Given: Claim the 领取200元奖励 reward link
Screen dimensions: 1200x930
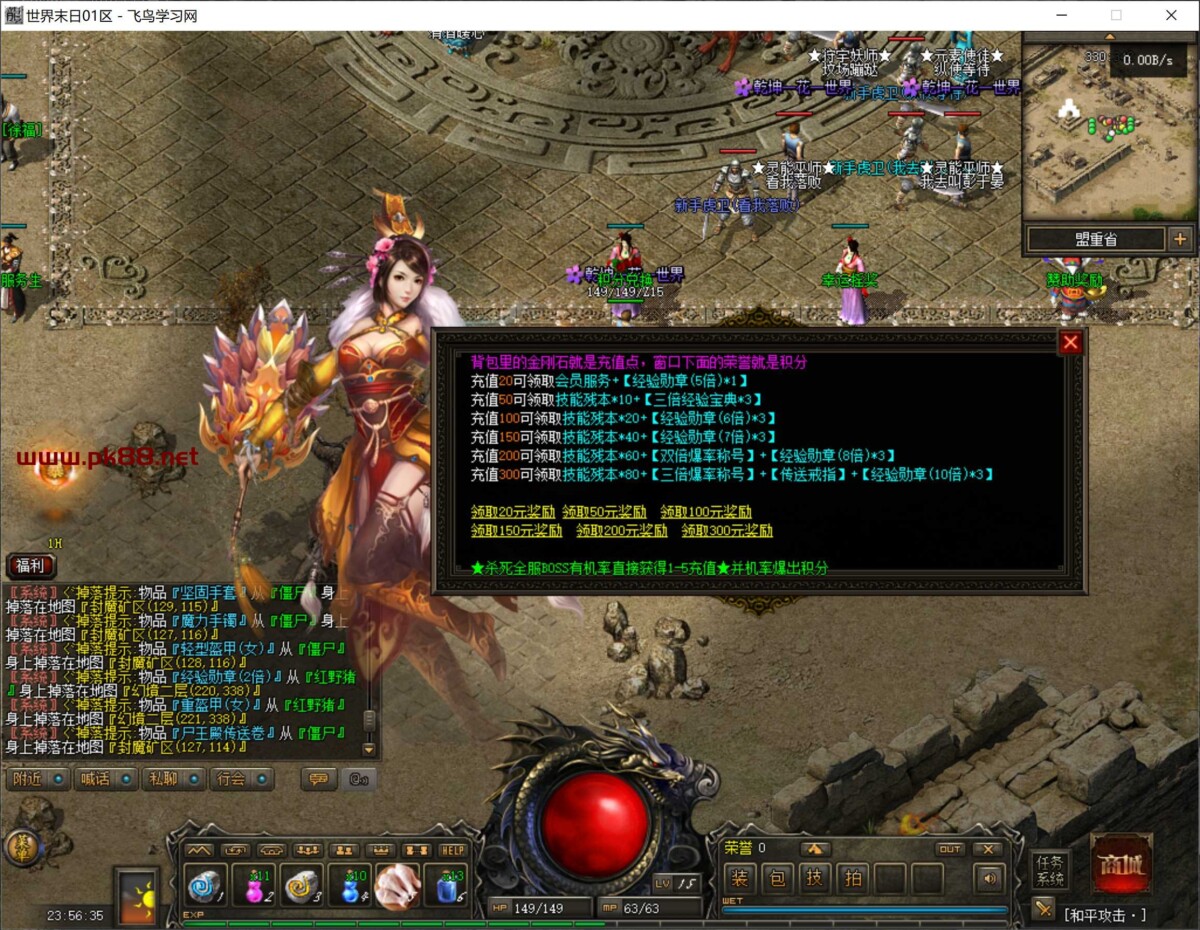Looking at the screenshot, I should point(621,531).
